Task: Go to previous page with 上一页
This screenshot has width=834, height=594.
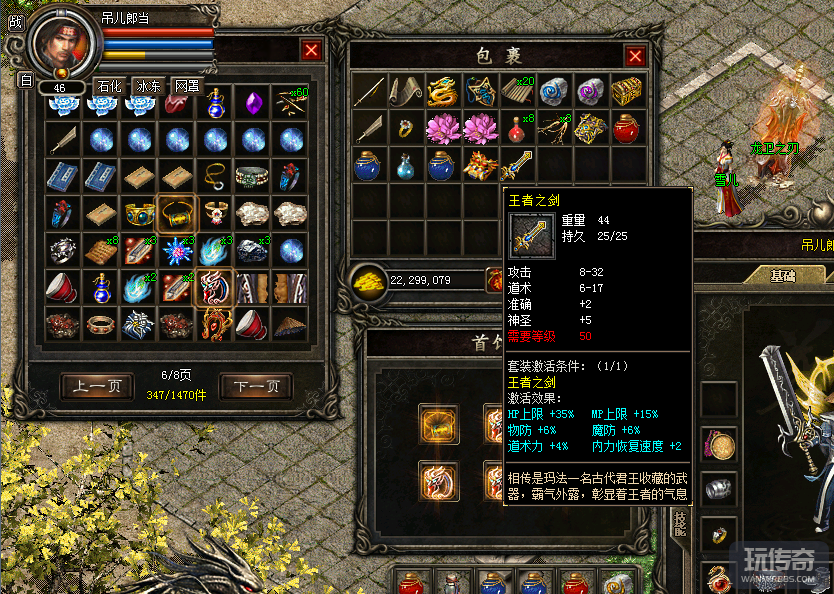Action: 96,386
